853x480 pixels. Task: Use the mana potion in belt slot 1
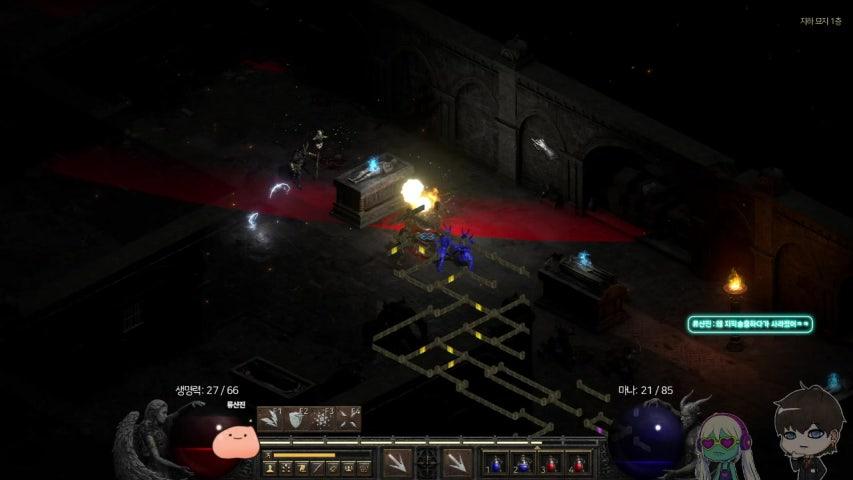coord(497,463)
